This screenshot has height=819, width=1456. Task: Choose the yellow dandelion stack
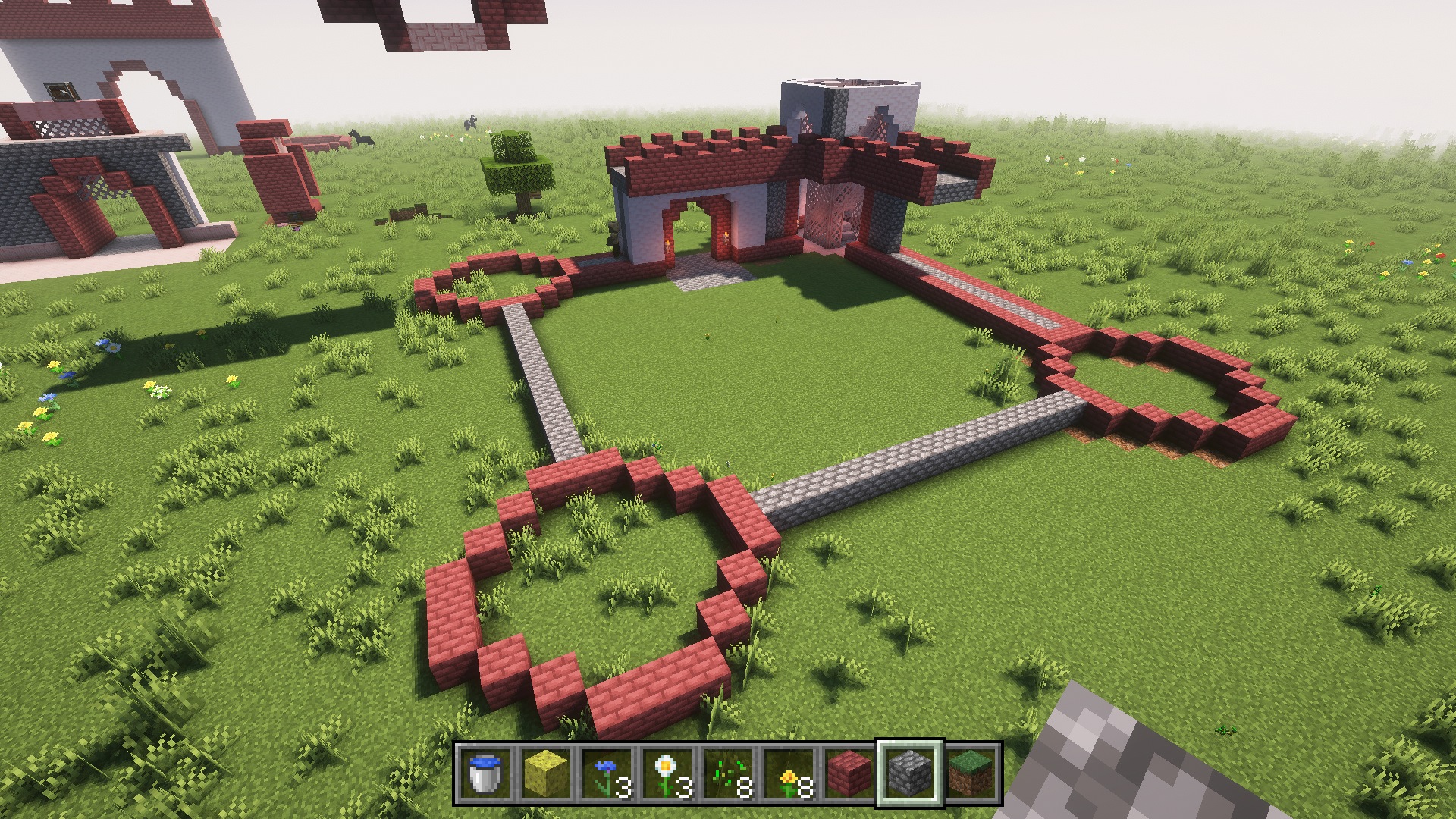[x=789, y=773]
